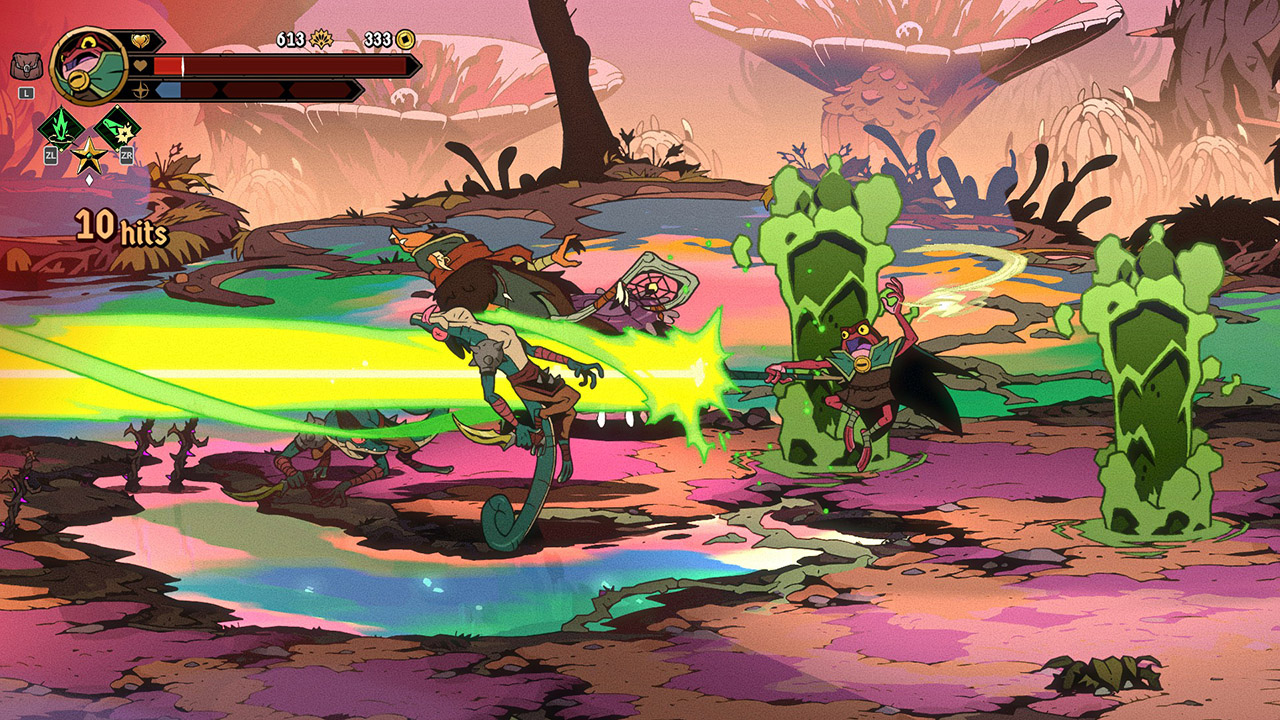Click the 613 spore counter text
This screenshot has height=720, width=1280.
click(x=290, y=39)
